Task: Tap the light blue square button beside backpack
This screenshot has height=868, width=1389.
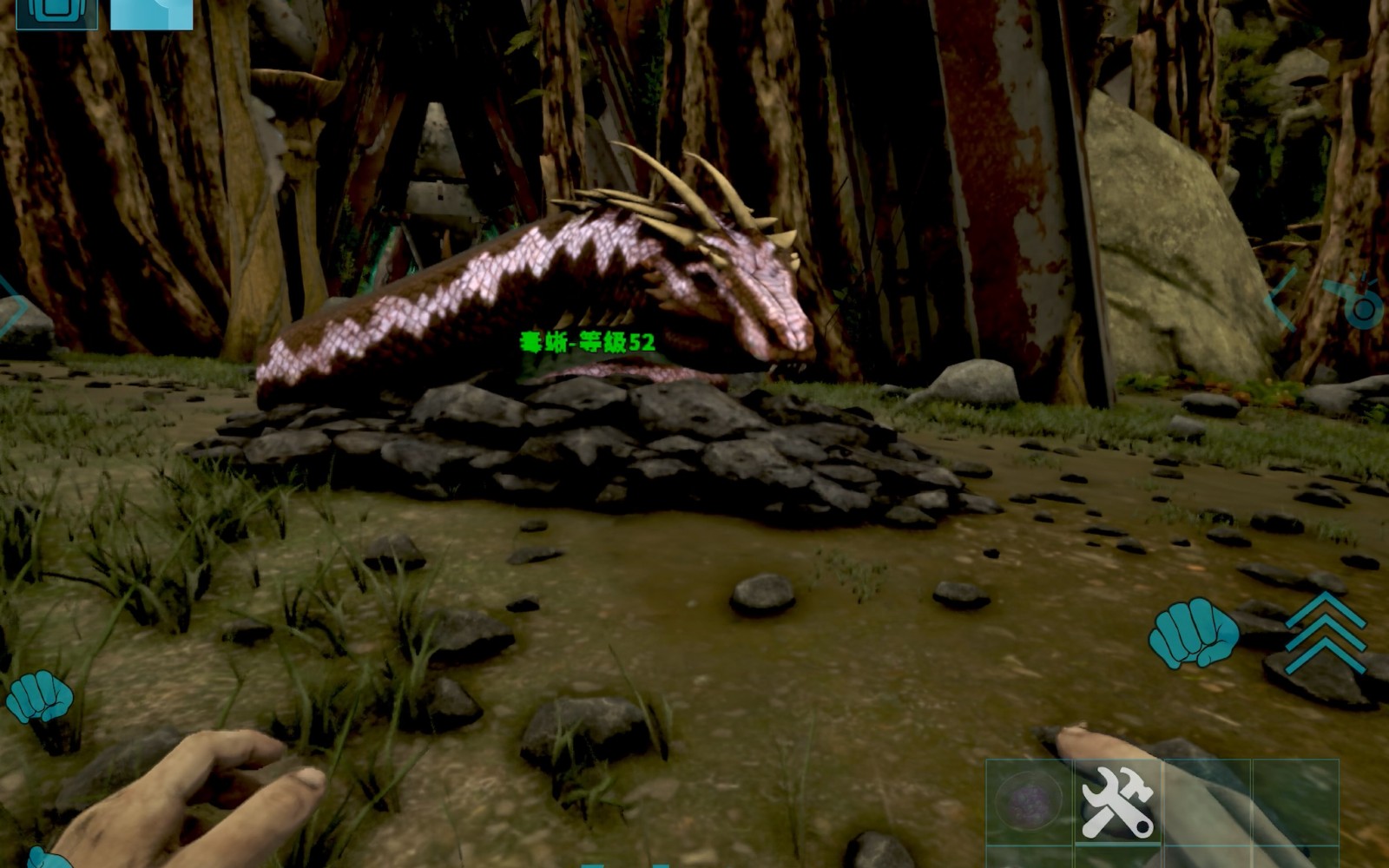Action: click(x=152, y=13)
